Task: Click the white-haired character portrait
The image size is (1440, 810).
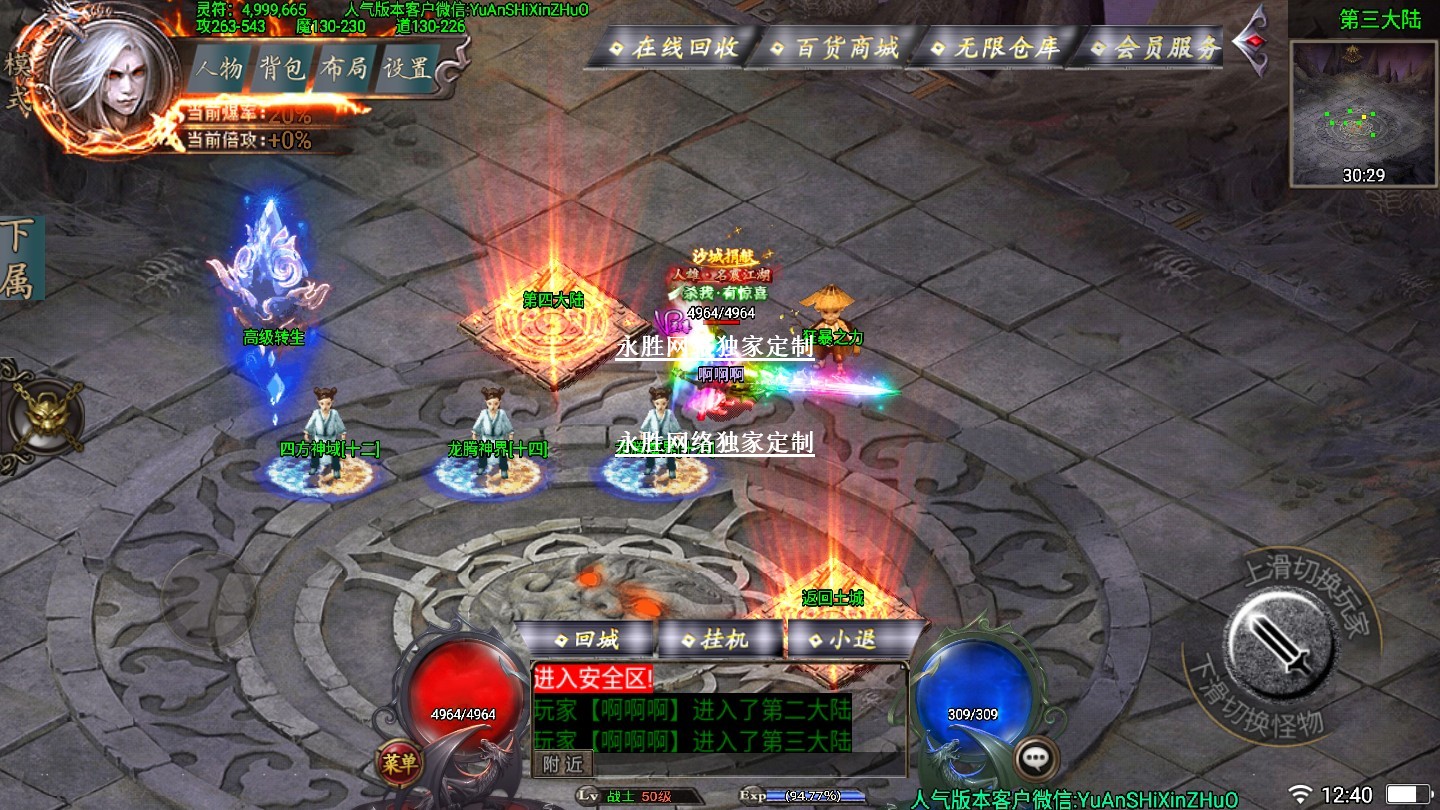Action: 112,78
